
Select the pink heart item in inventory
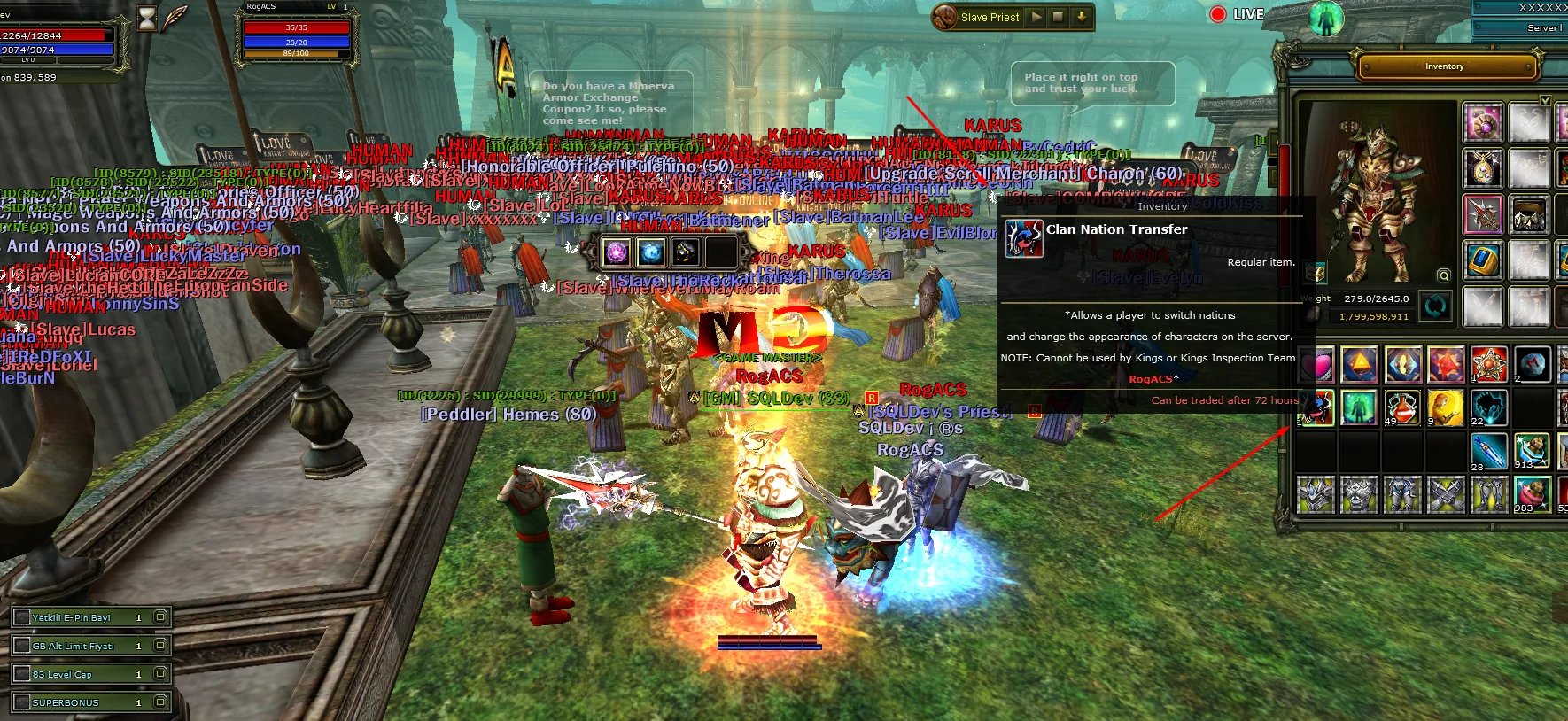point(1316,363)
